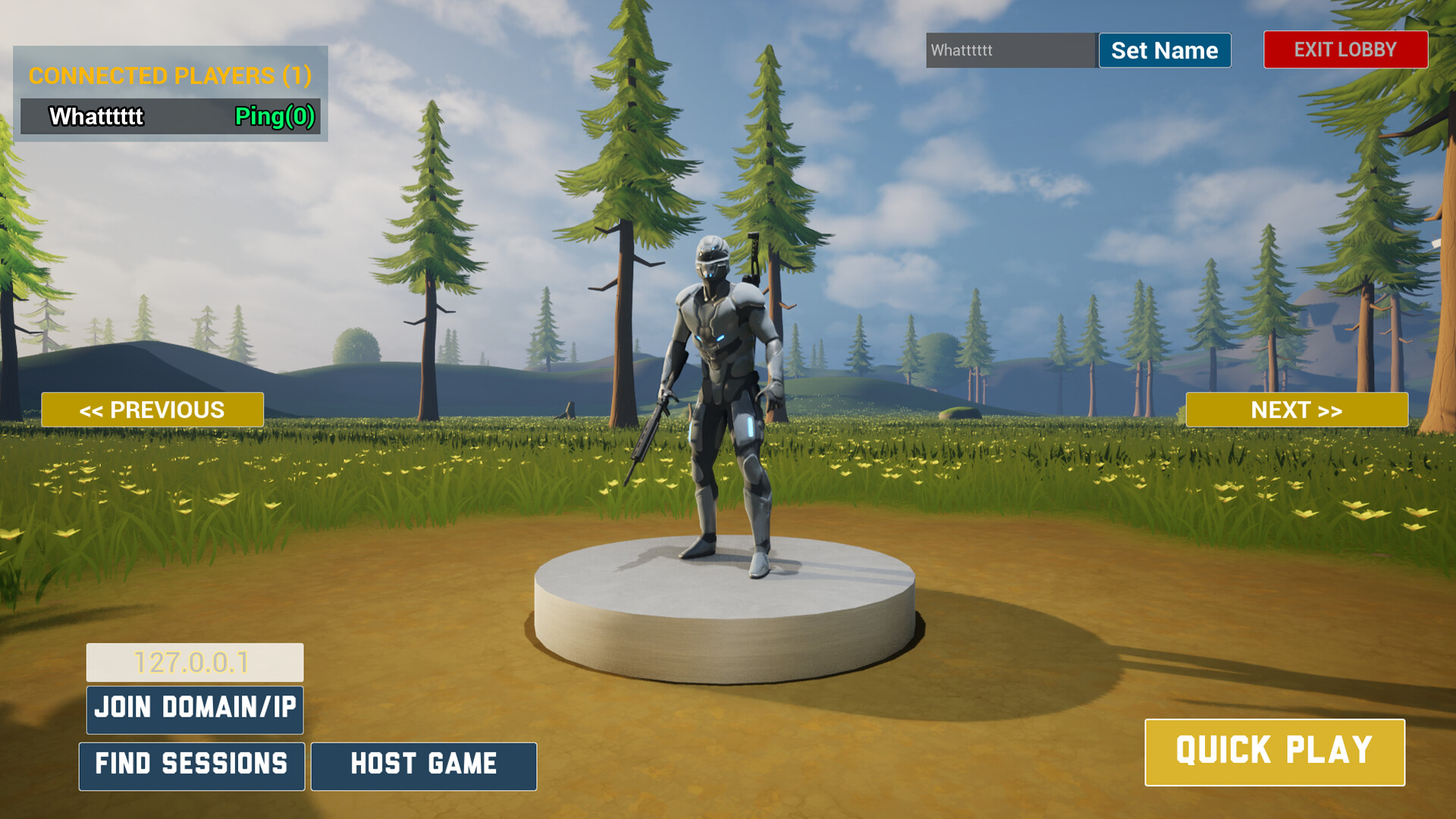The image size is (1456, 819).
Task: Click << PREVIOUS to view prior character
Action: [x=152, y=409]
